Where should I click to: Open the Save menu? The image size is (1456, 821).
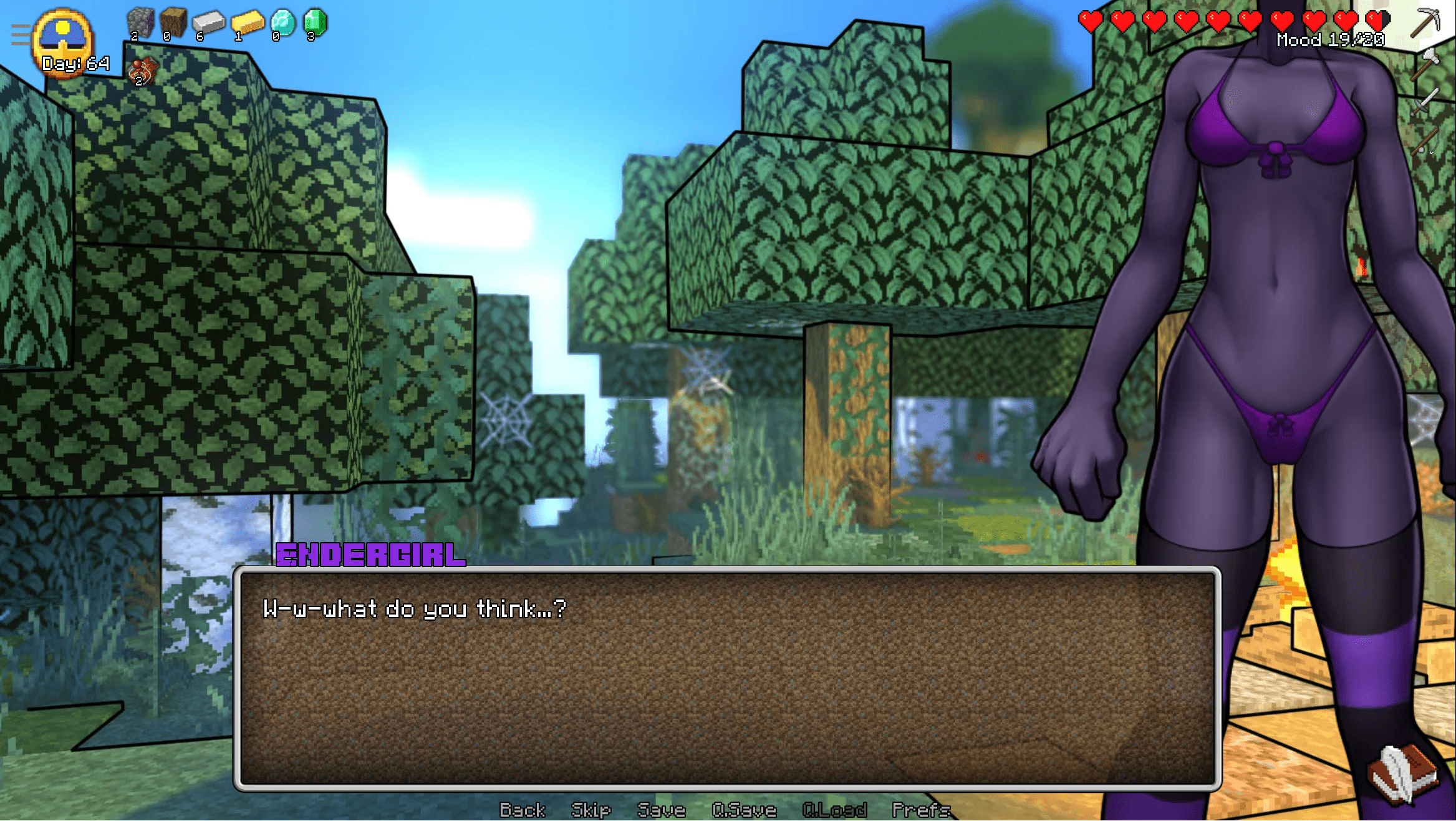point(661,810)
